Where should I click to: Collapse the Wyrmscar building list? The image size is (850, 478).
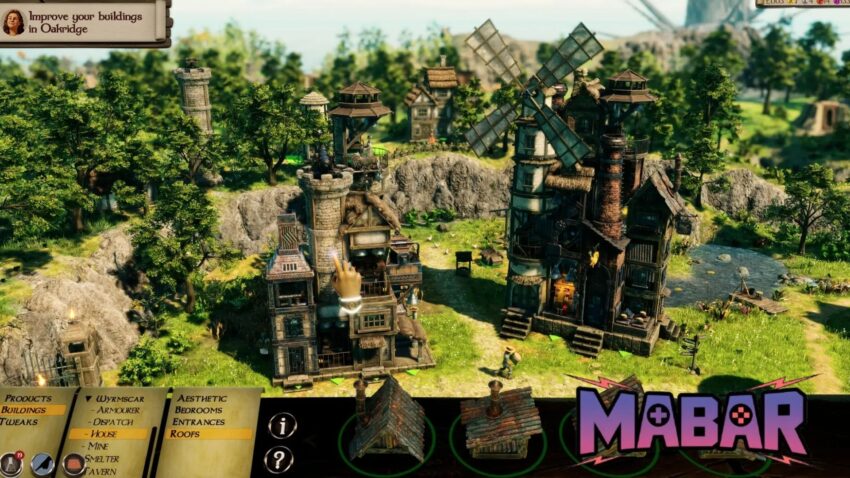pyautogui.click(x=90, y=398)
